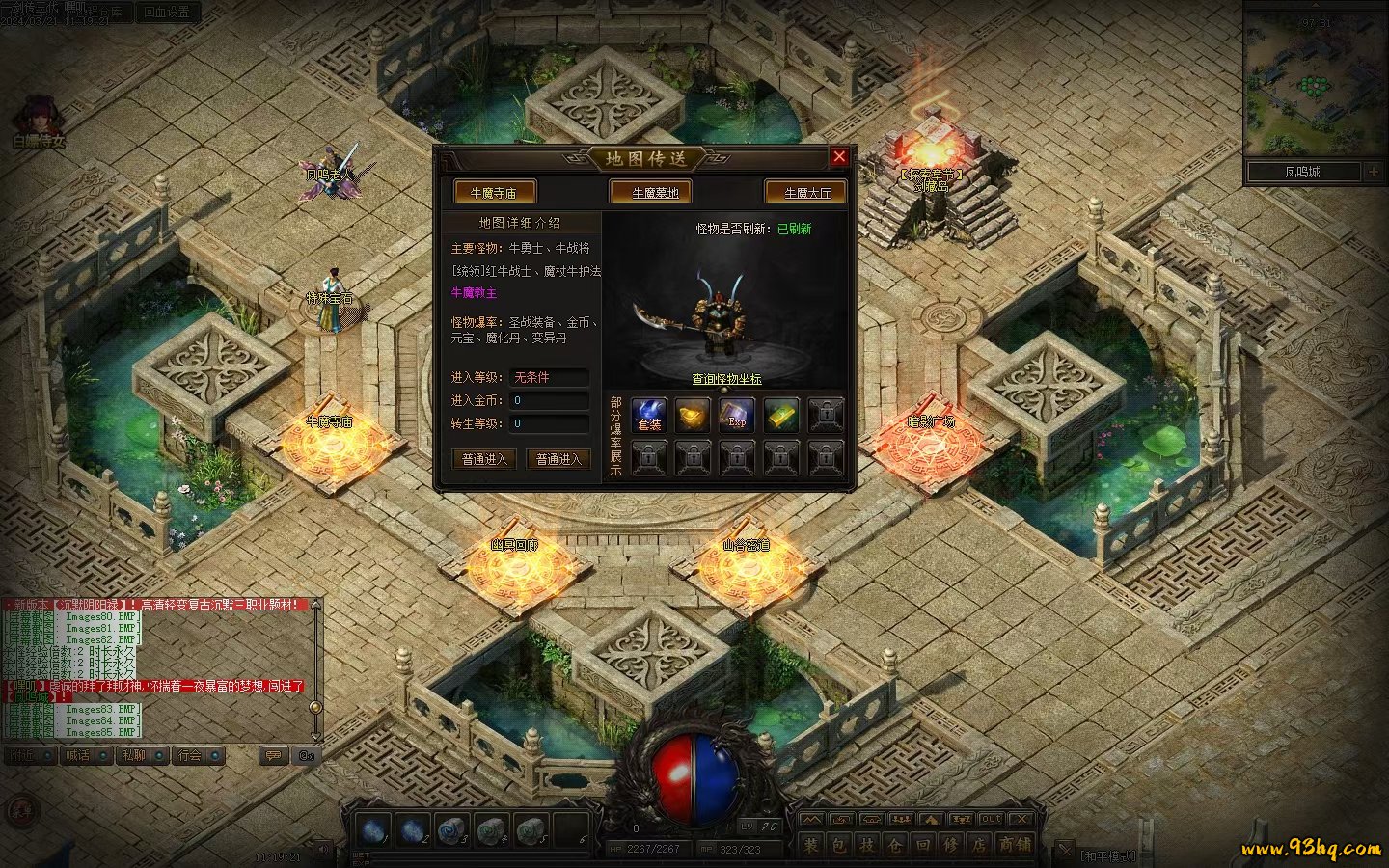Click the 查询怪物坐标 link
1389x868 pixels.
(726, 379)
